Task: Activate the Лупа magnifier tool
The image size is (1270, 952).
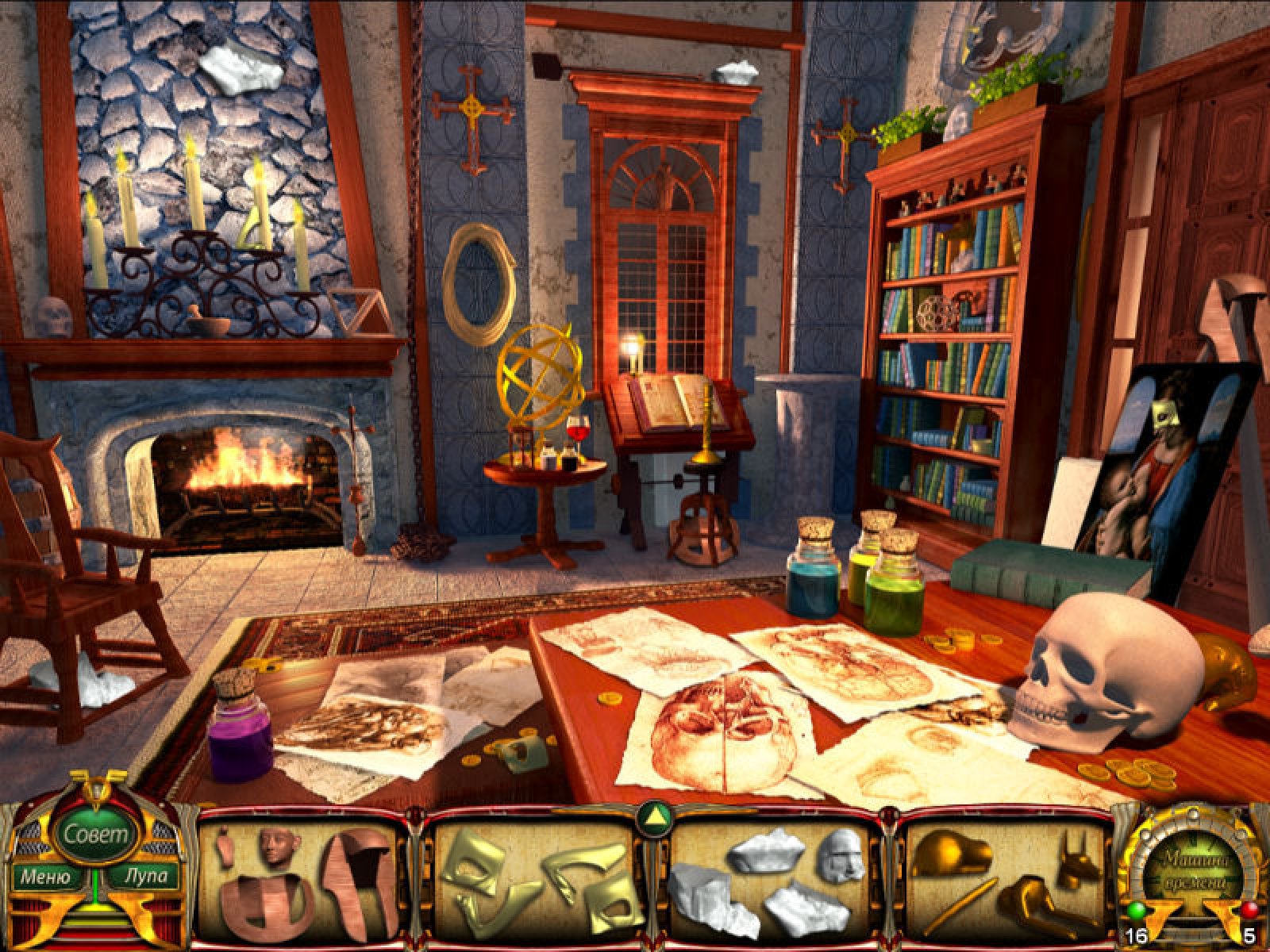Action: tap(145, 877)
